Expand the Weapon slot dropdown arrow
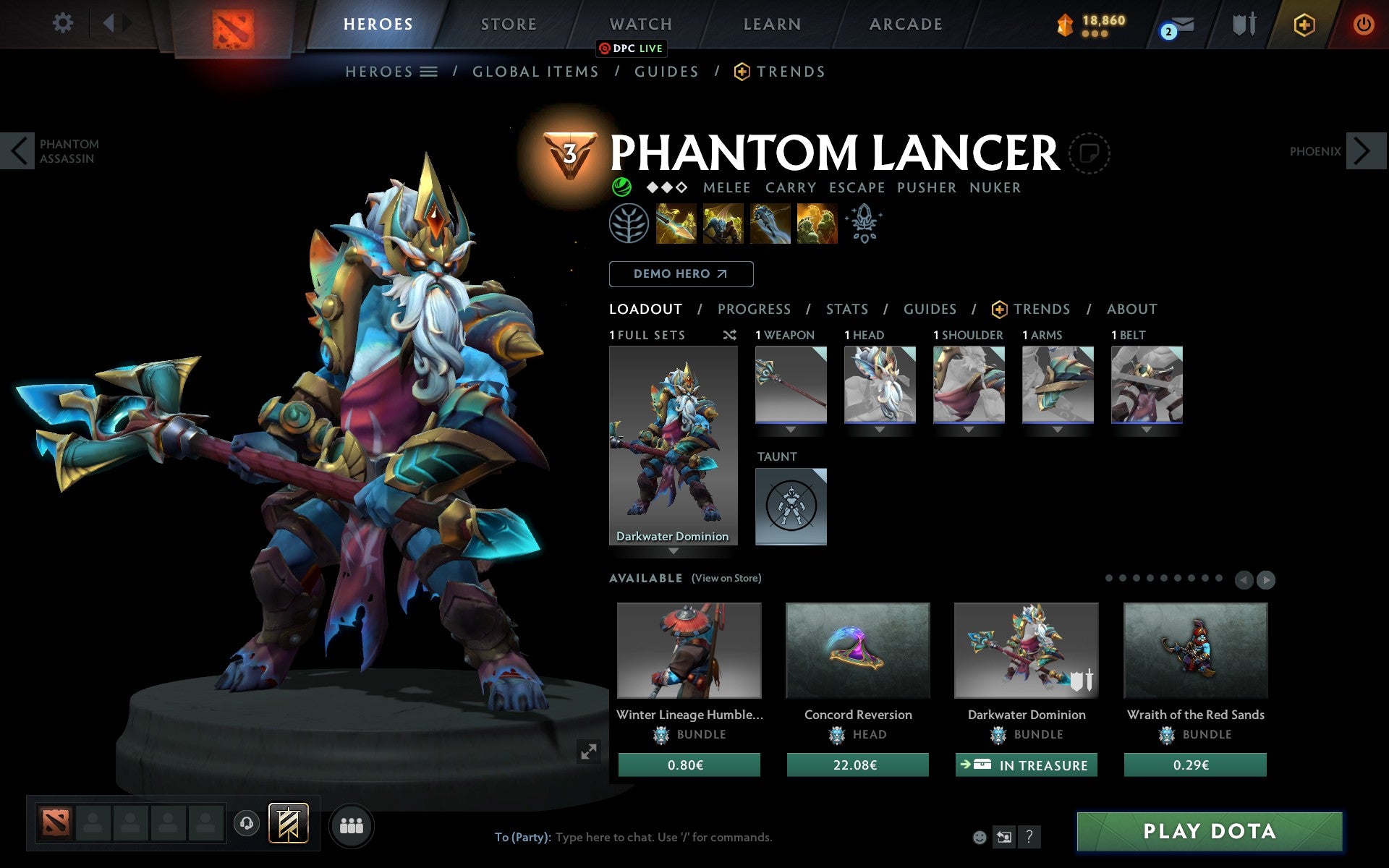The image size is (1389, 868). click(790, 429)
